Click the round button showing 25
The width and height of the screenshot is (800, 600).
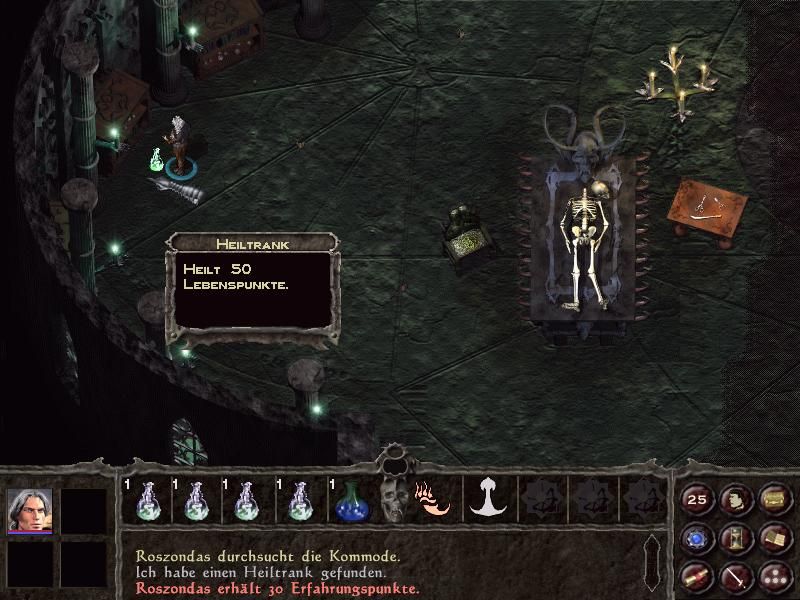coord(698,499)
